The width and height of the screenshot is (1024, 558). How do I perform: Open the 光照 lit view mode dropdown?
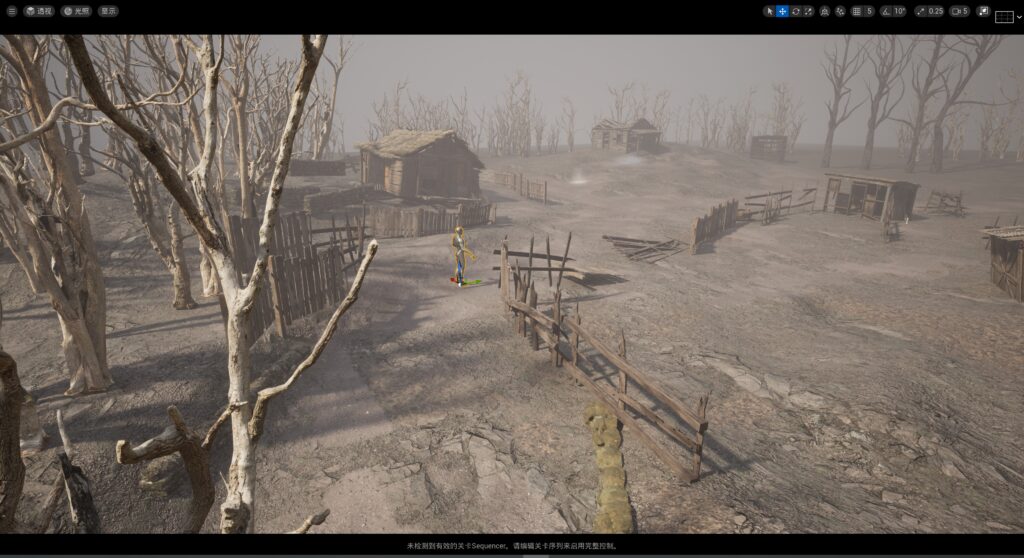tap(76, 11)
